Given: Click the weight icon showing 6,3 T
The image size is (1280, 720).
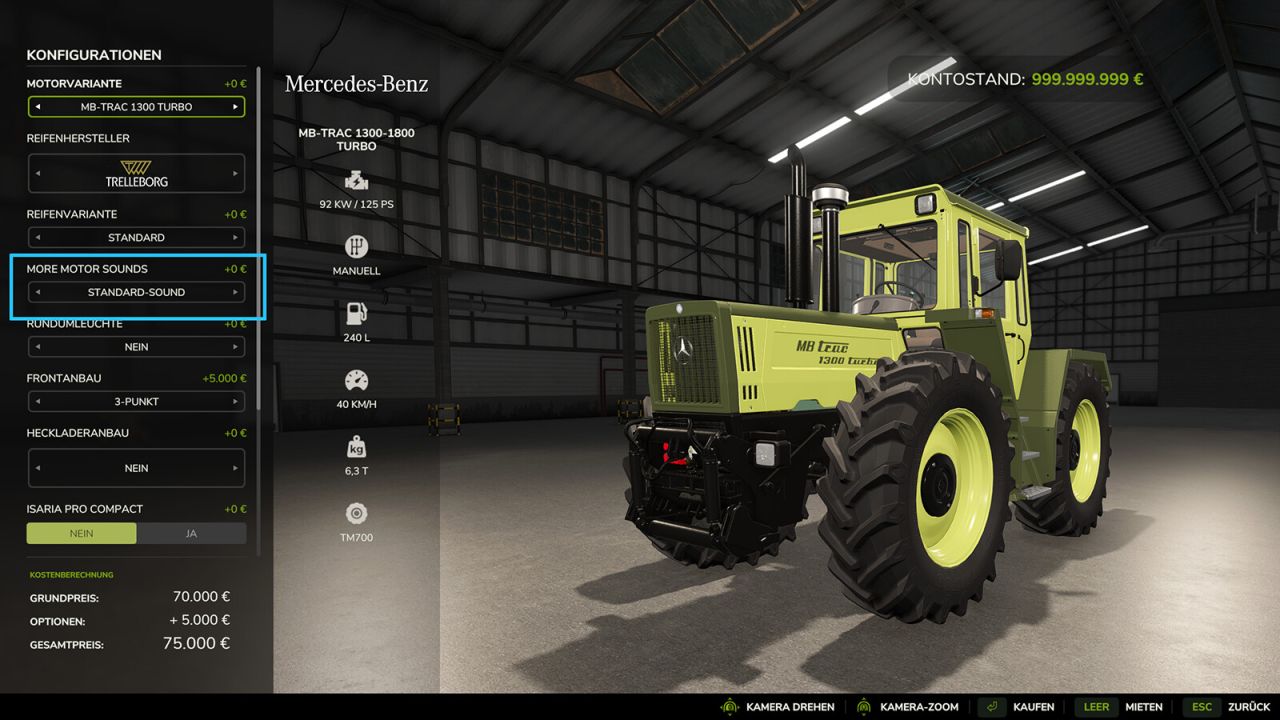Looking at the screenshot, I should point(357,446).
